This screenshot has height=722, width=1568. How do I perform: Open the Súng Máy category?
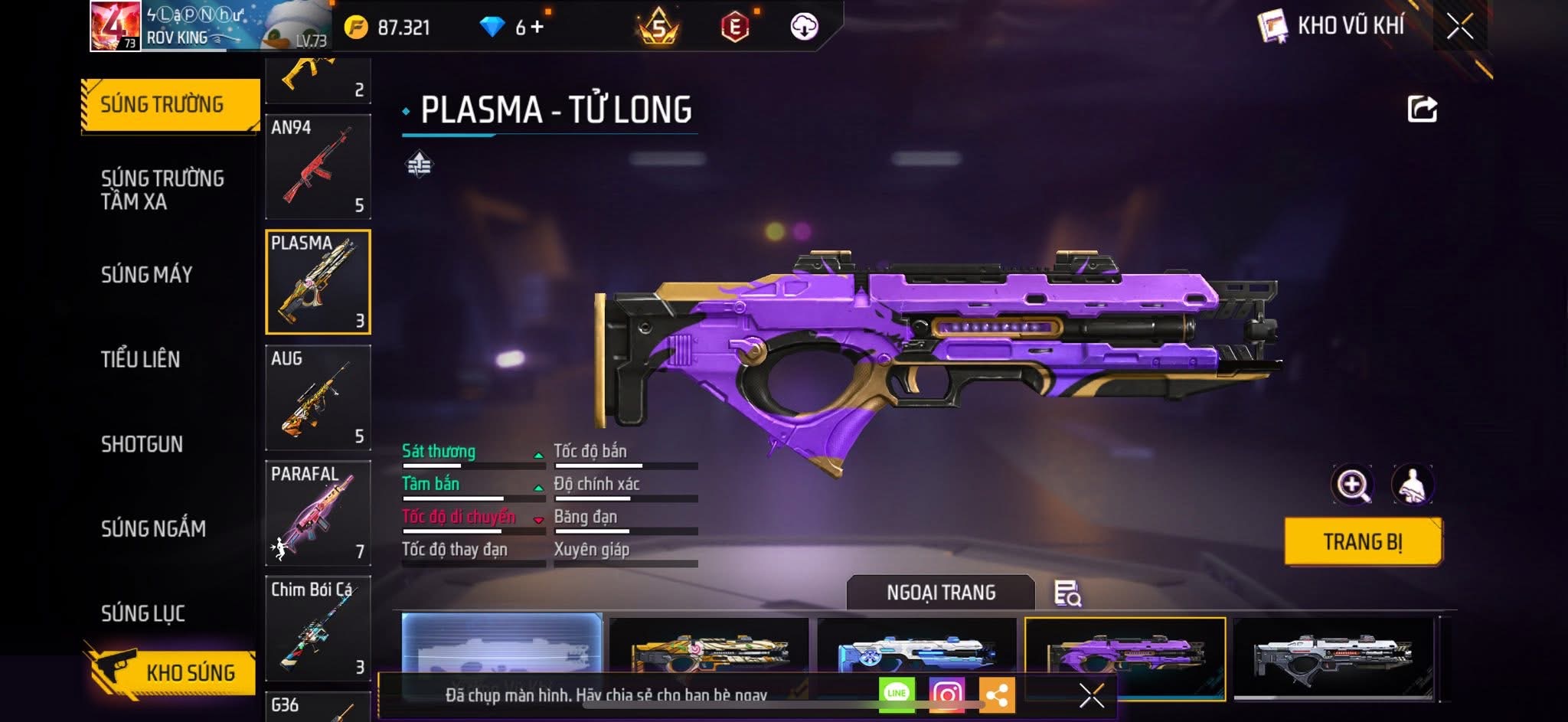(146, 274)
